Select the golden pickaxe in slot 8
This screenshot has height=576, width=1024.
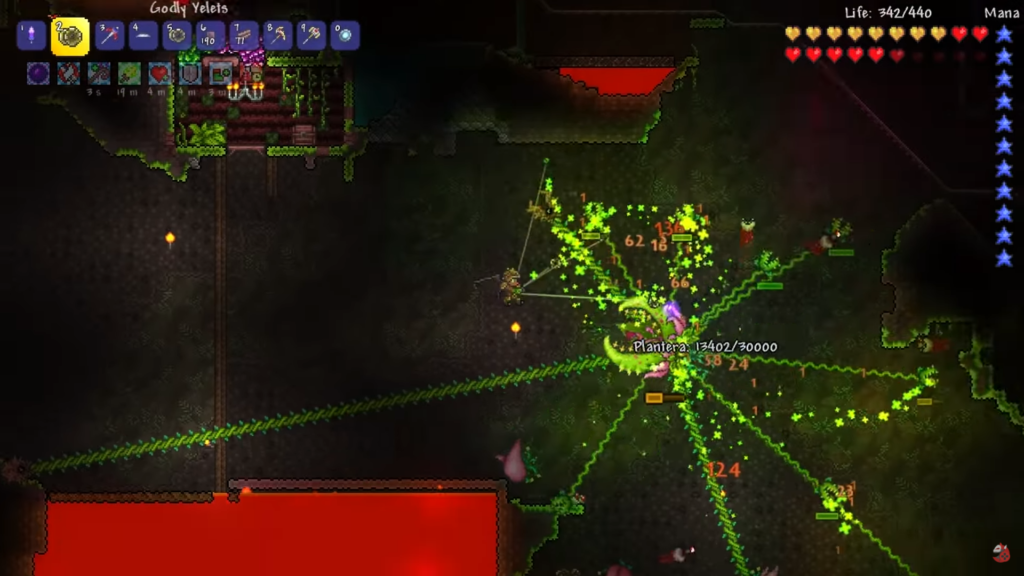coord(278,36)
